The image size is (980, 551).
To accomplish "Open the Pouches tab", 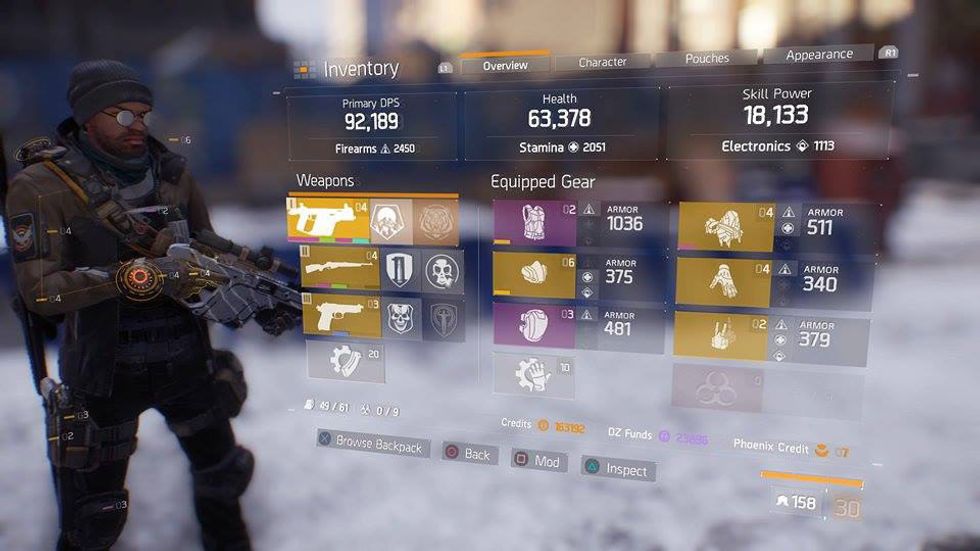I will pyautogui.click(x=707, y=58).
